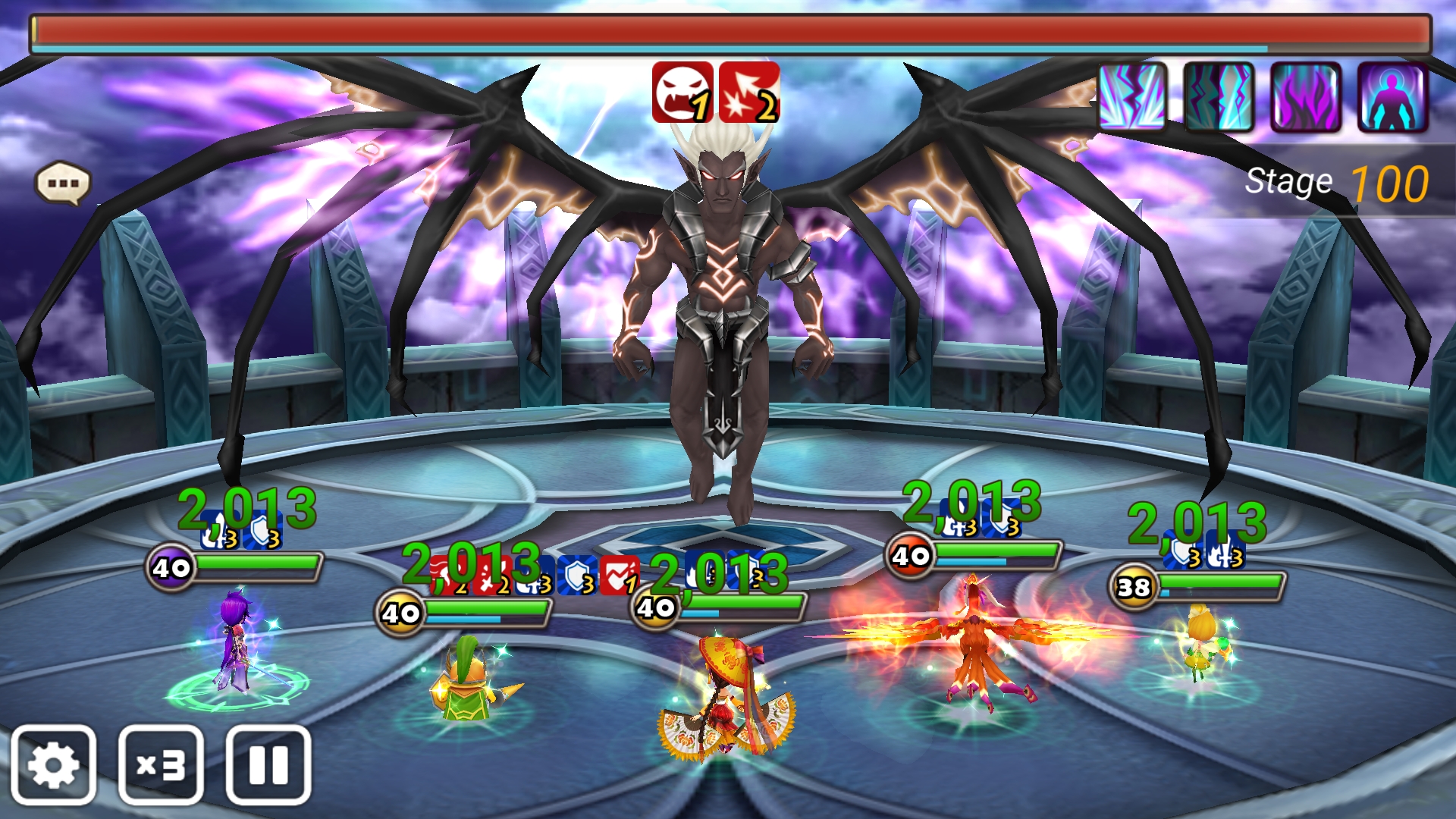
Task: Pause the battle
Action: 268,764
